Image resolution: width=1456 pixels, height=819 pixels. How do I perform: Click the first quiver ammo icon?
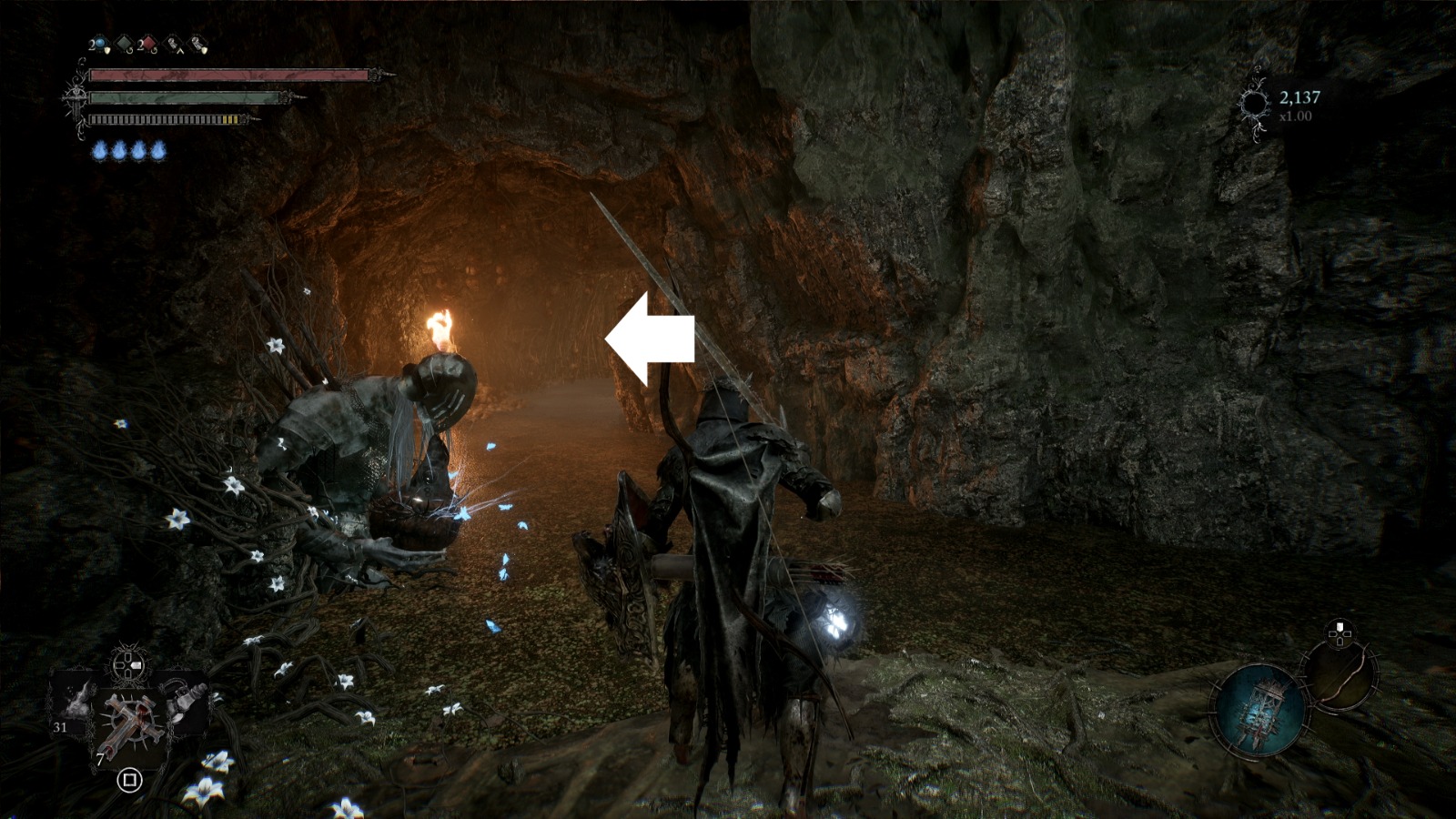point(173,44)
